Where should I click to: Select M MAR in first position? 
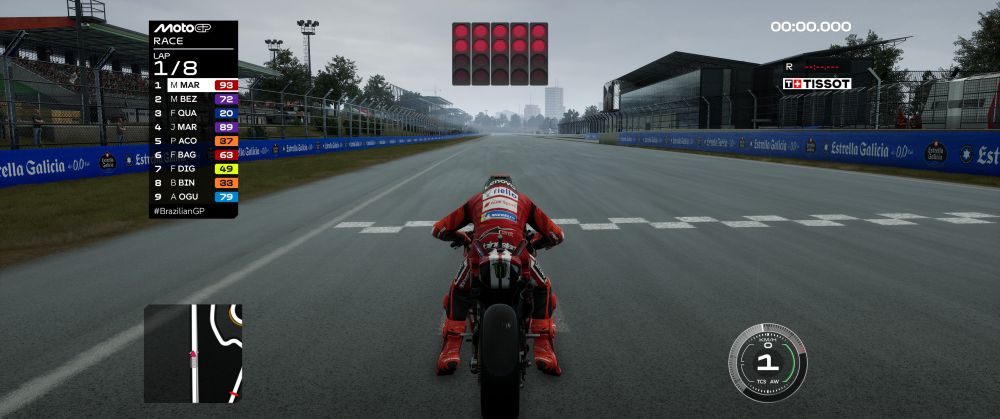click(x=195, y=86)
